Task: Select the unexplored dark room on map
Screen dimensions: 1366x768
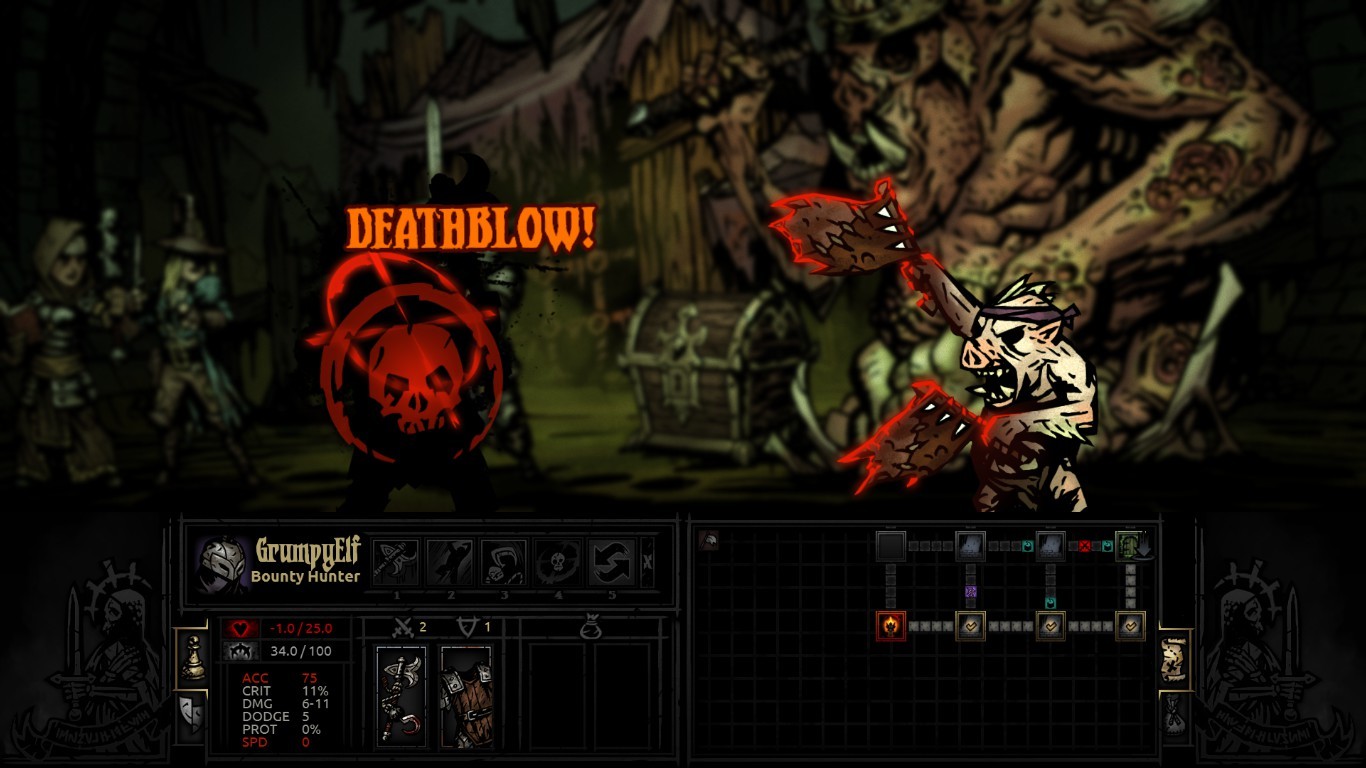Action: point(890,546)
